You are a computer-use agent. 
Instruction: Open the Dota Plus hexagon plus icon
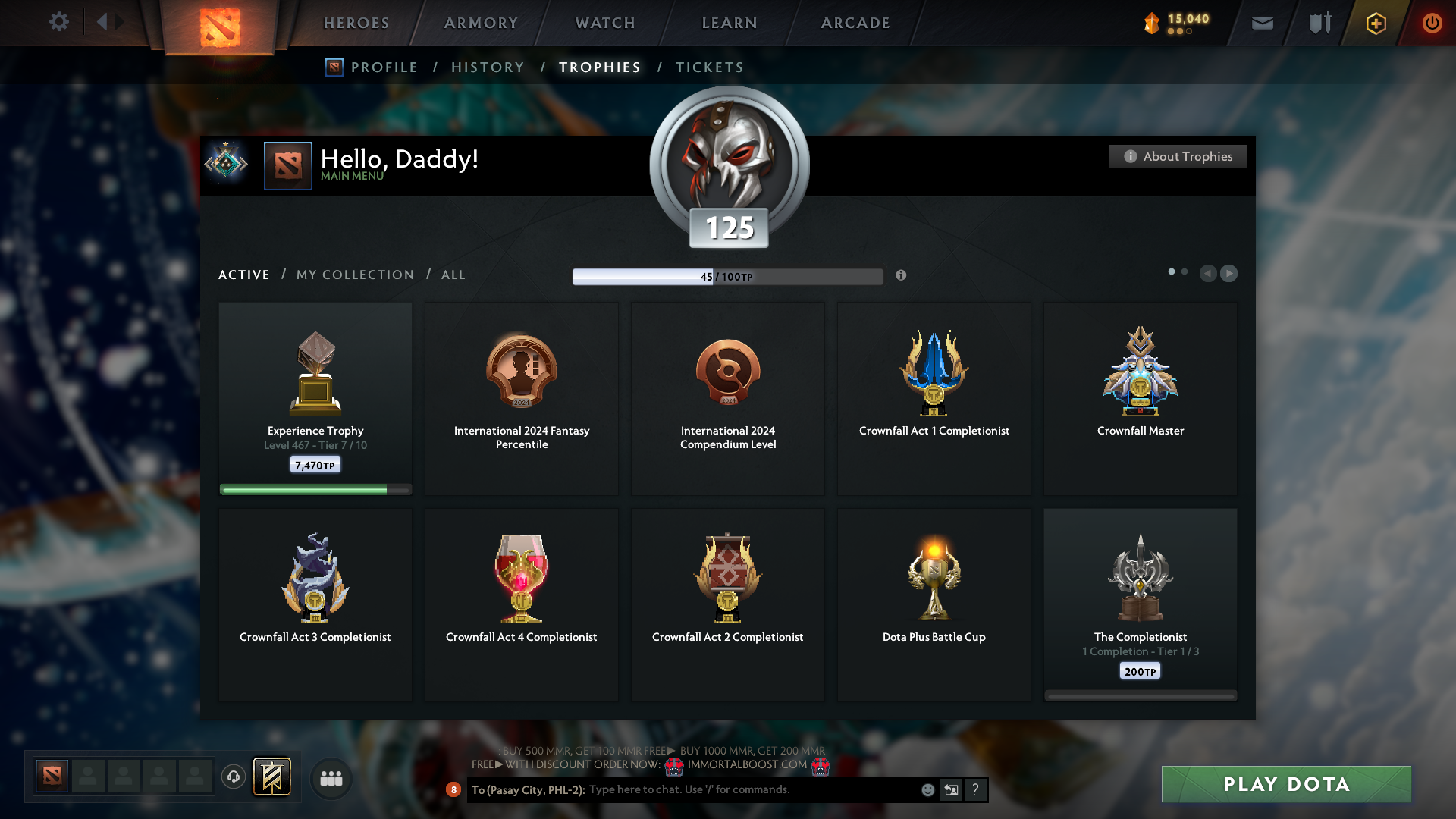pos(1375,23)
